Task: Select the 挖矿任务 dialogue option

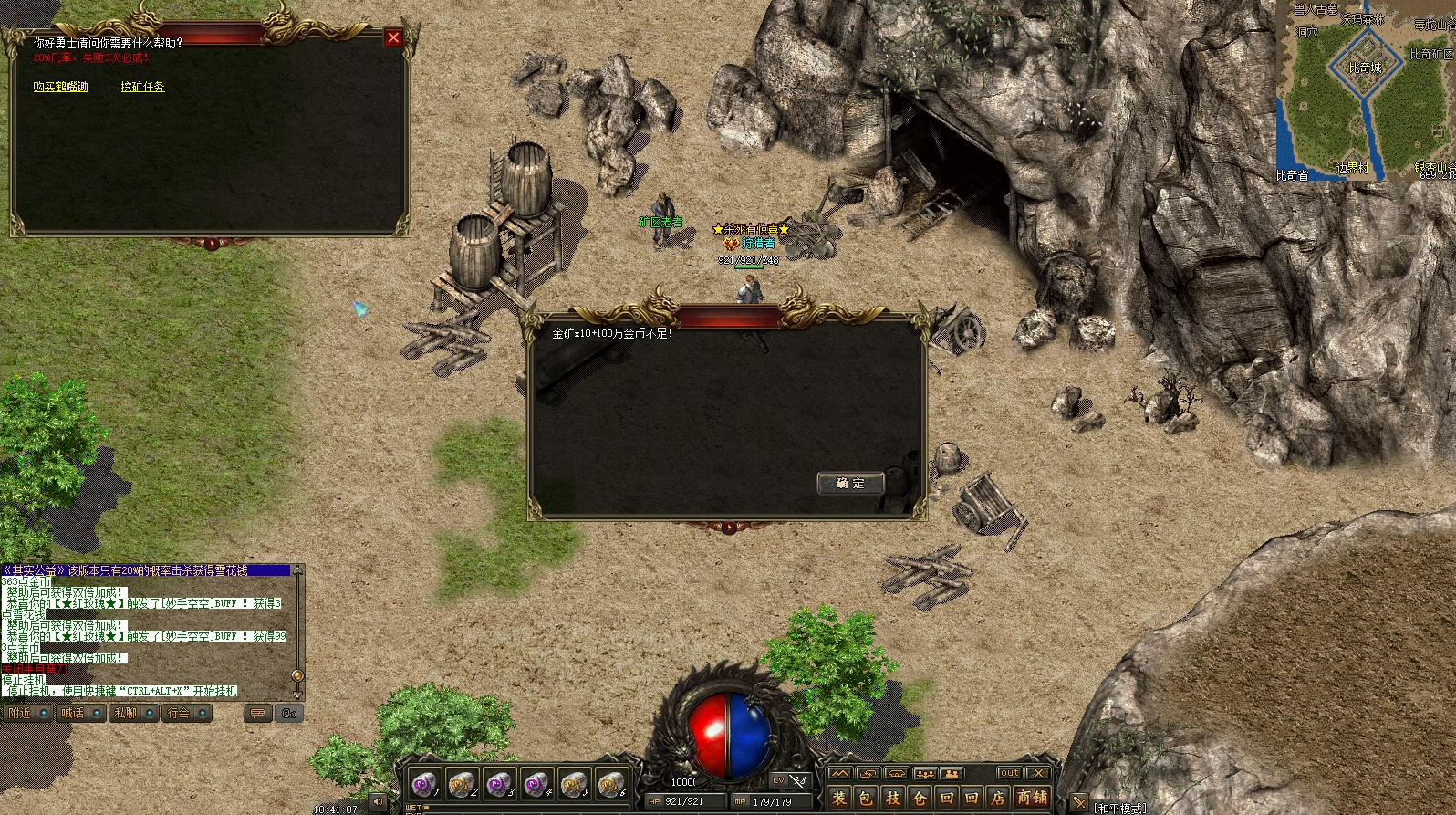Action: point(142,87)
